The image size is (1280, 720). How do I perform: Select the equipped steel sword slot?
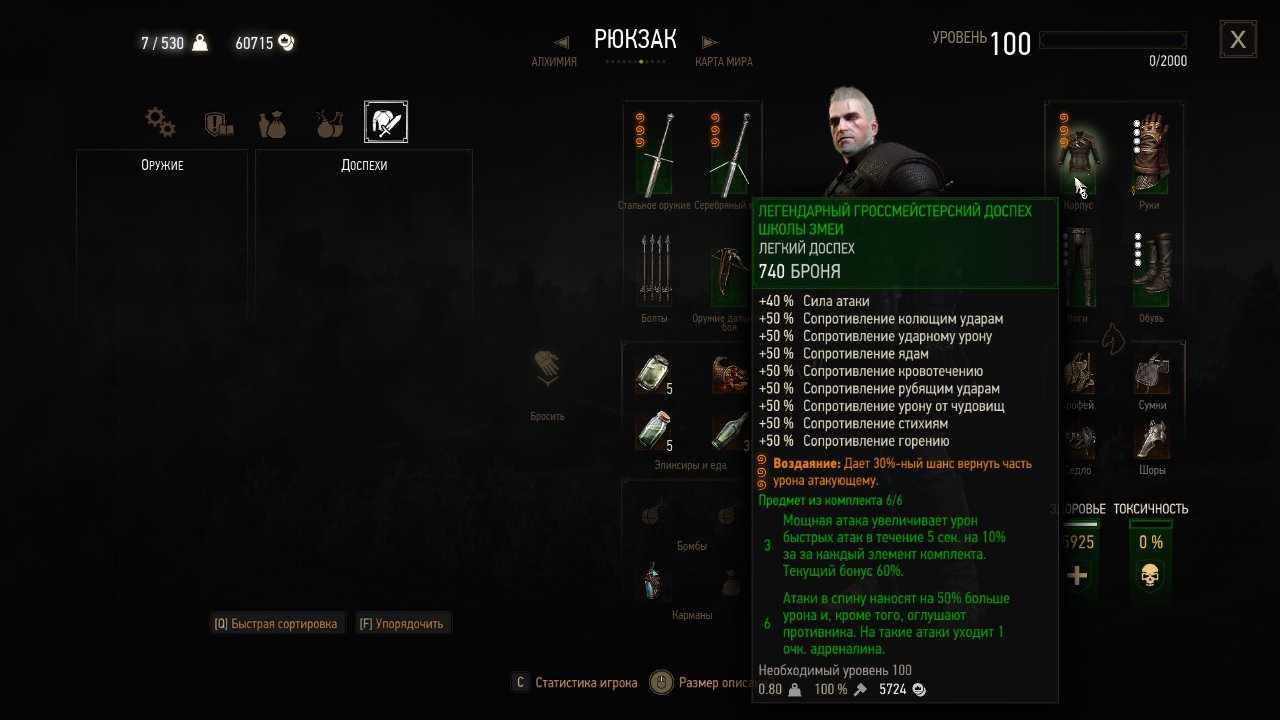click(x=655, y=155)
